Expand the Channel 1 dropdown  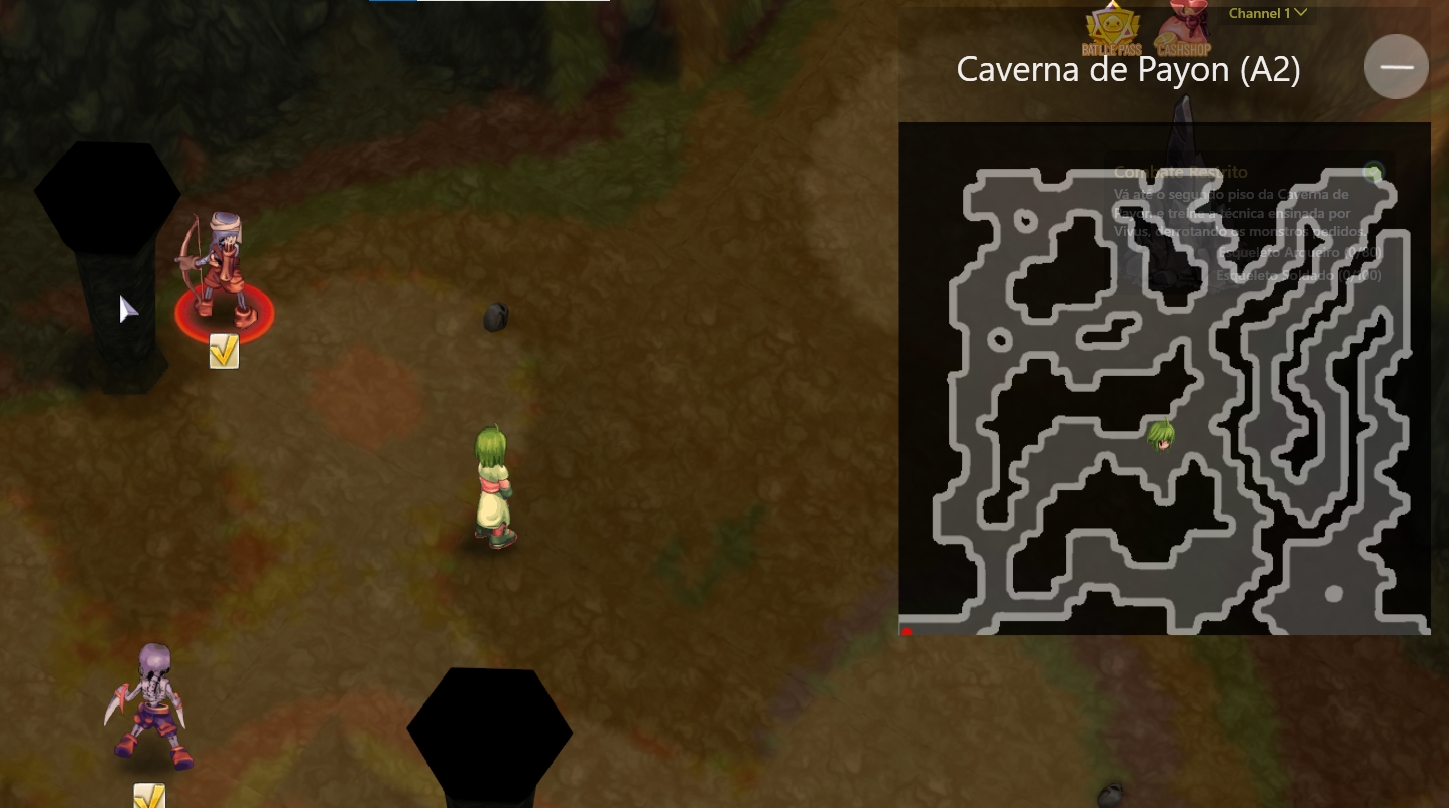coord(1267,13)
